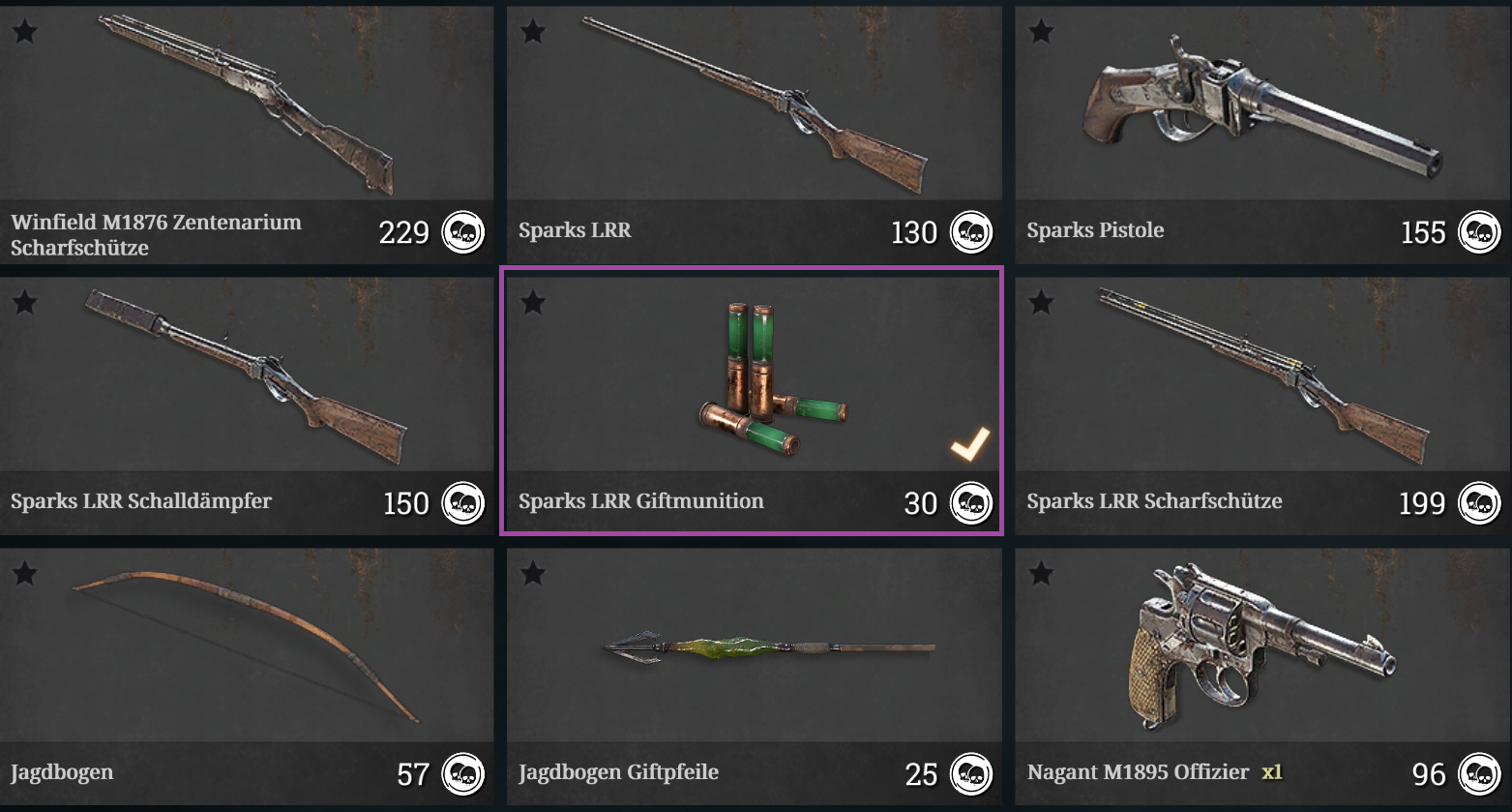Click the skull icon on Sparks LRR Giftmunition

click(972, 502)
